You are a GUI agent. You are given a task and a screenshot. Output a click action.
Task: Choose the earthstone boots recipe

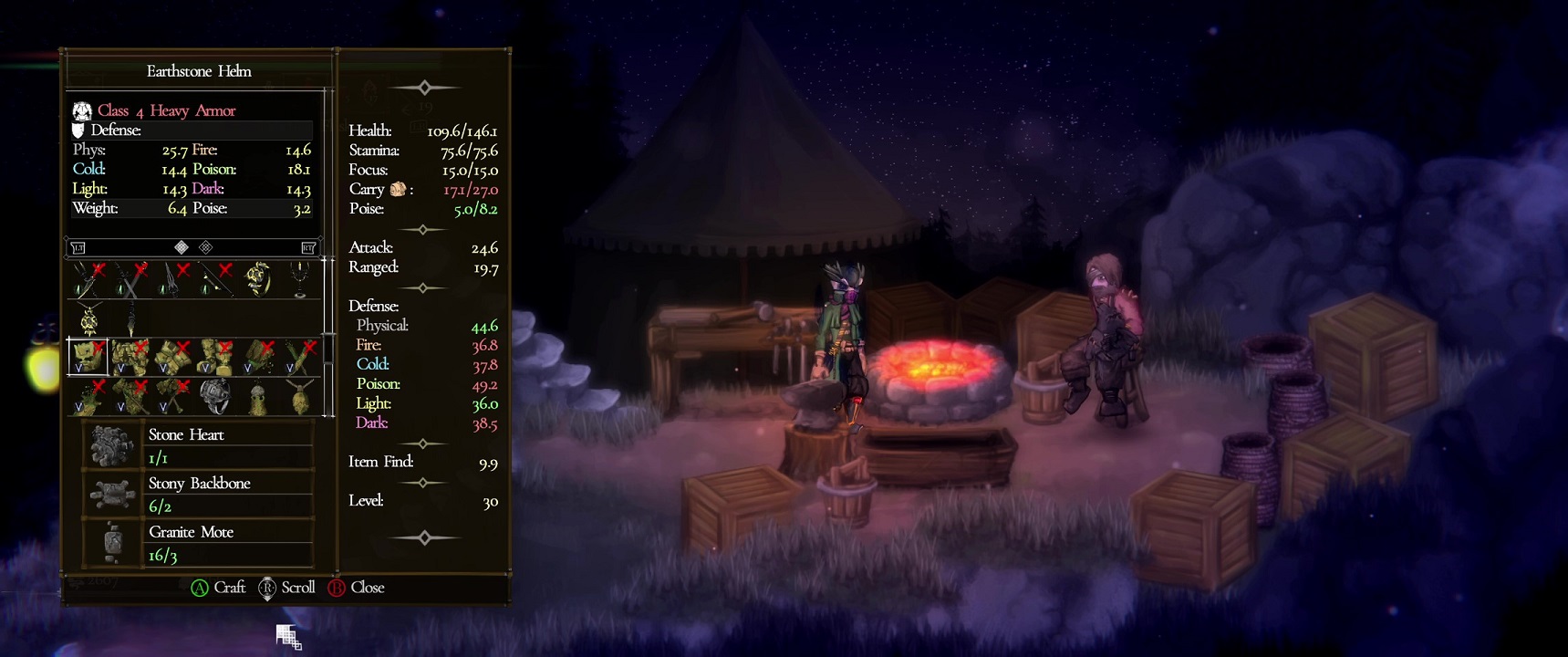[x=215, y=356]
